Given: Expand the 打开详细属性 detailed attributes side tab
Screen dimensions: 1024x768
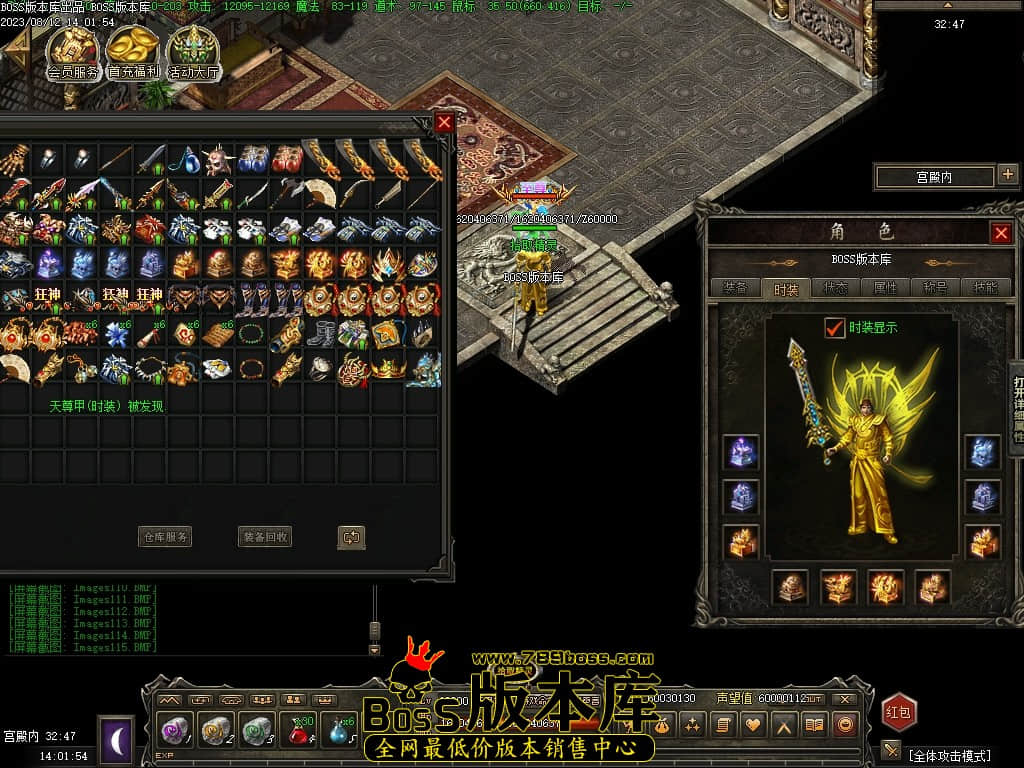Looking at the screenshot, I should (x=1016, y=410).
